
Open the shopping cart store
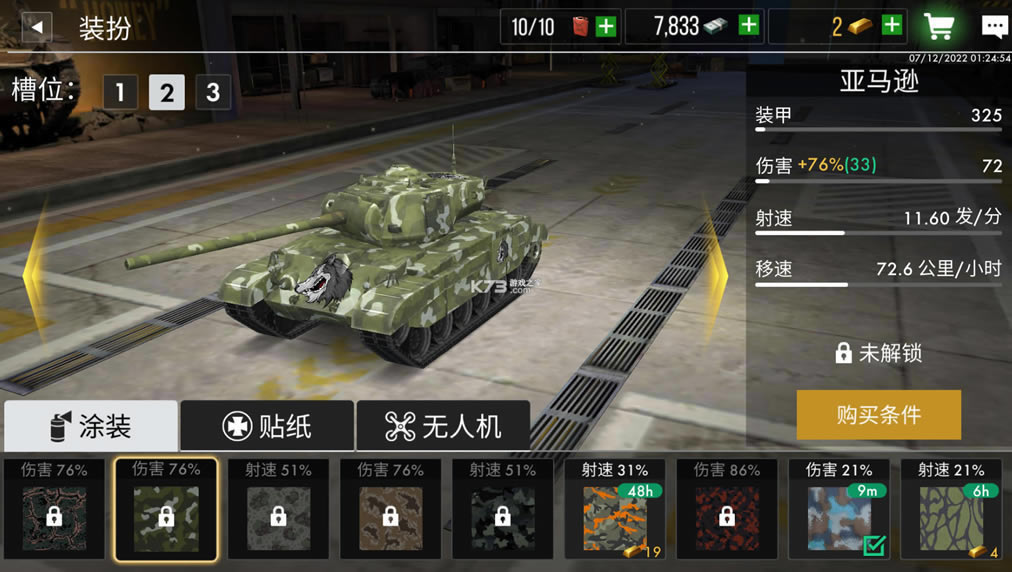click(x=938, y=27)
